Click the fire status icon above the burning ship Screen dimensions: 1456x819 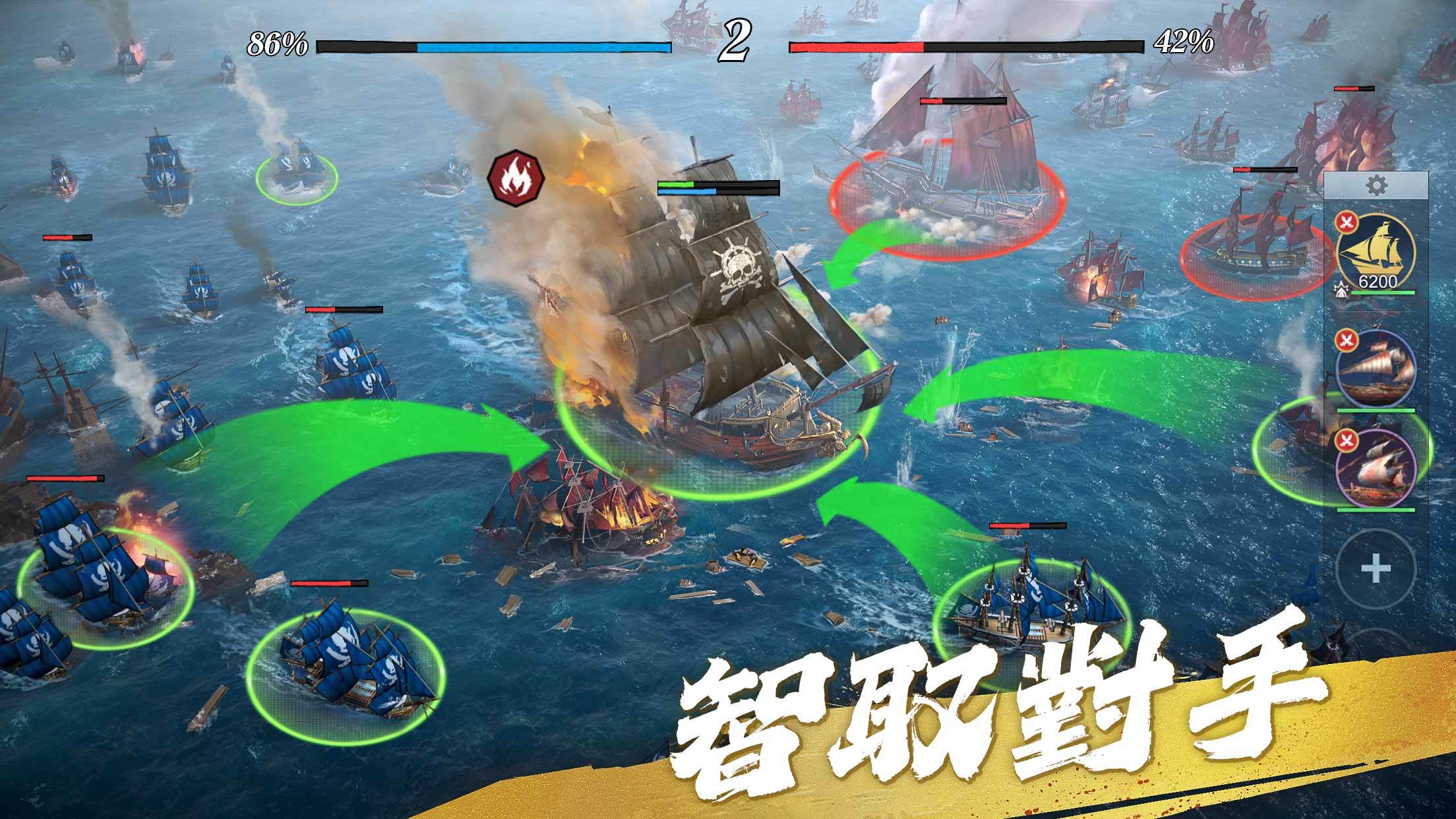(x=515, y=175)
